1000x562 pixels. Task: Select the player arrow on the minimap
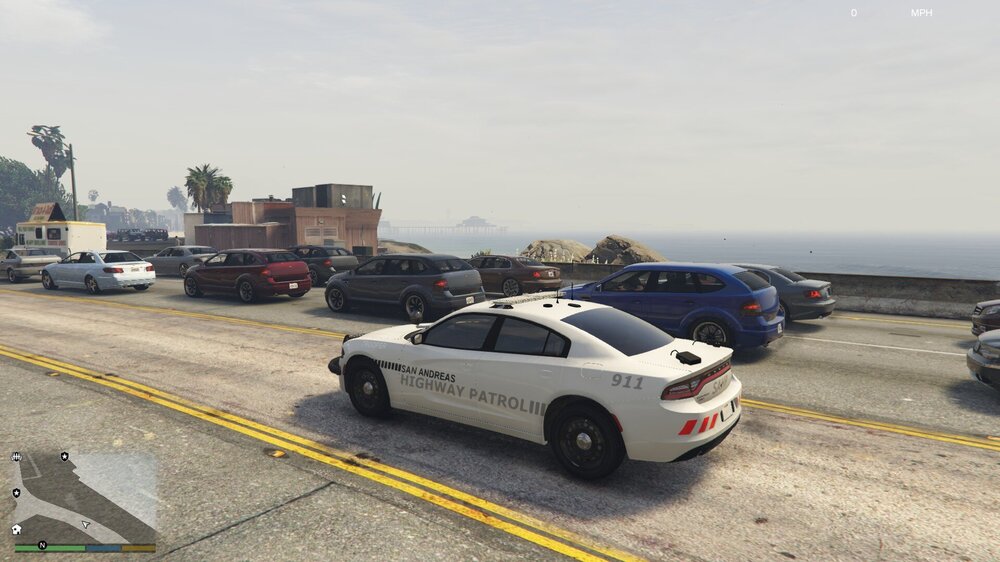[x=86, y=524]
